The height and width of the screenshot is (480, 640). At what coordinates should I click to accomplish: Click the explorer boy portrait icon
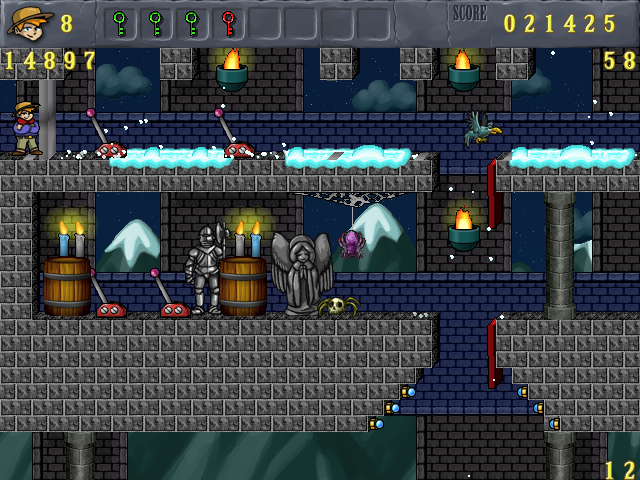coord(28,21)
